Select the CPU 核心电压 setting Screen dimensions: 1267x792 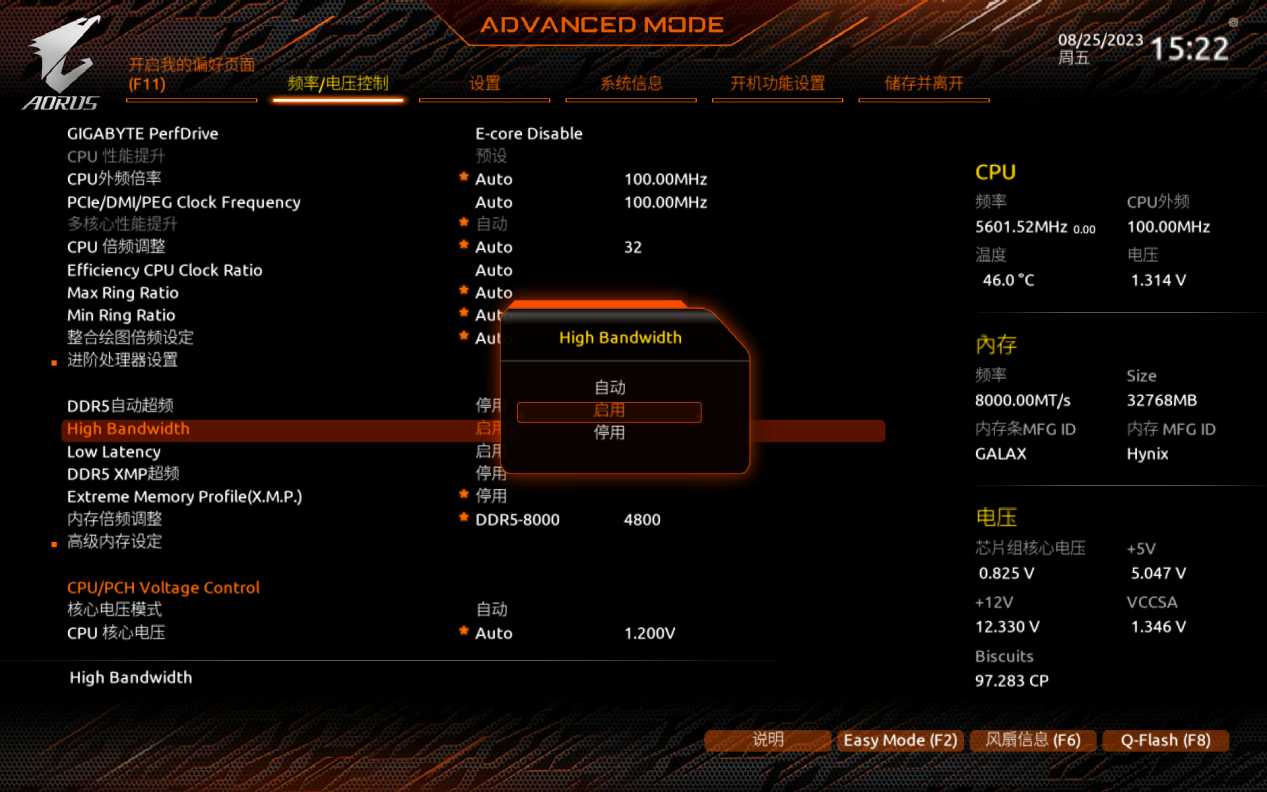click(116, 633)
